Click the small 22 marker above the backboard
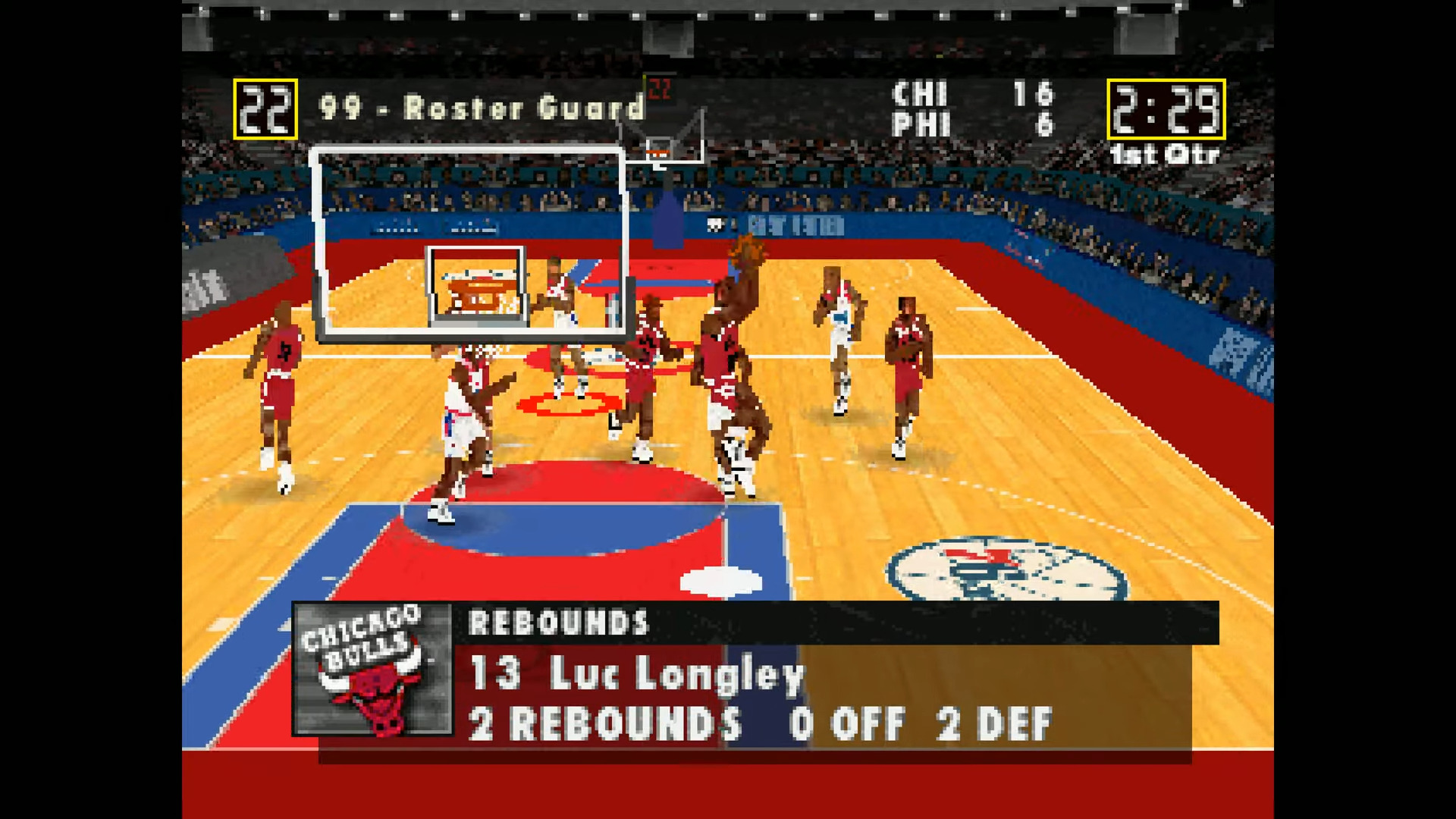Screen dimensions: 1456x819 pos(659,88)
